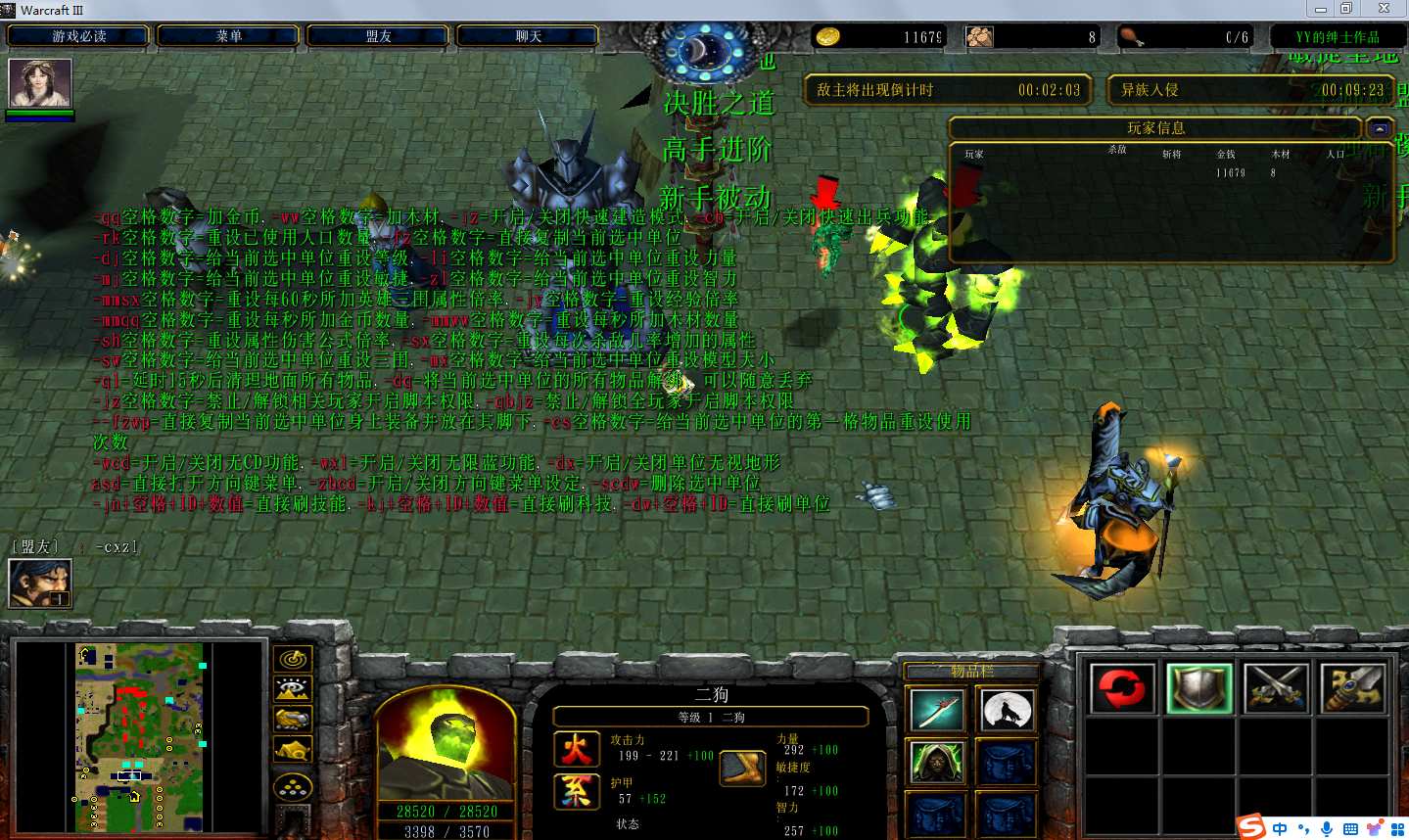Toggle the formation movement button
Viewport: 1409px width, 840px height.
click(293, 786)
